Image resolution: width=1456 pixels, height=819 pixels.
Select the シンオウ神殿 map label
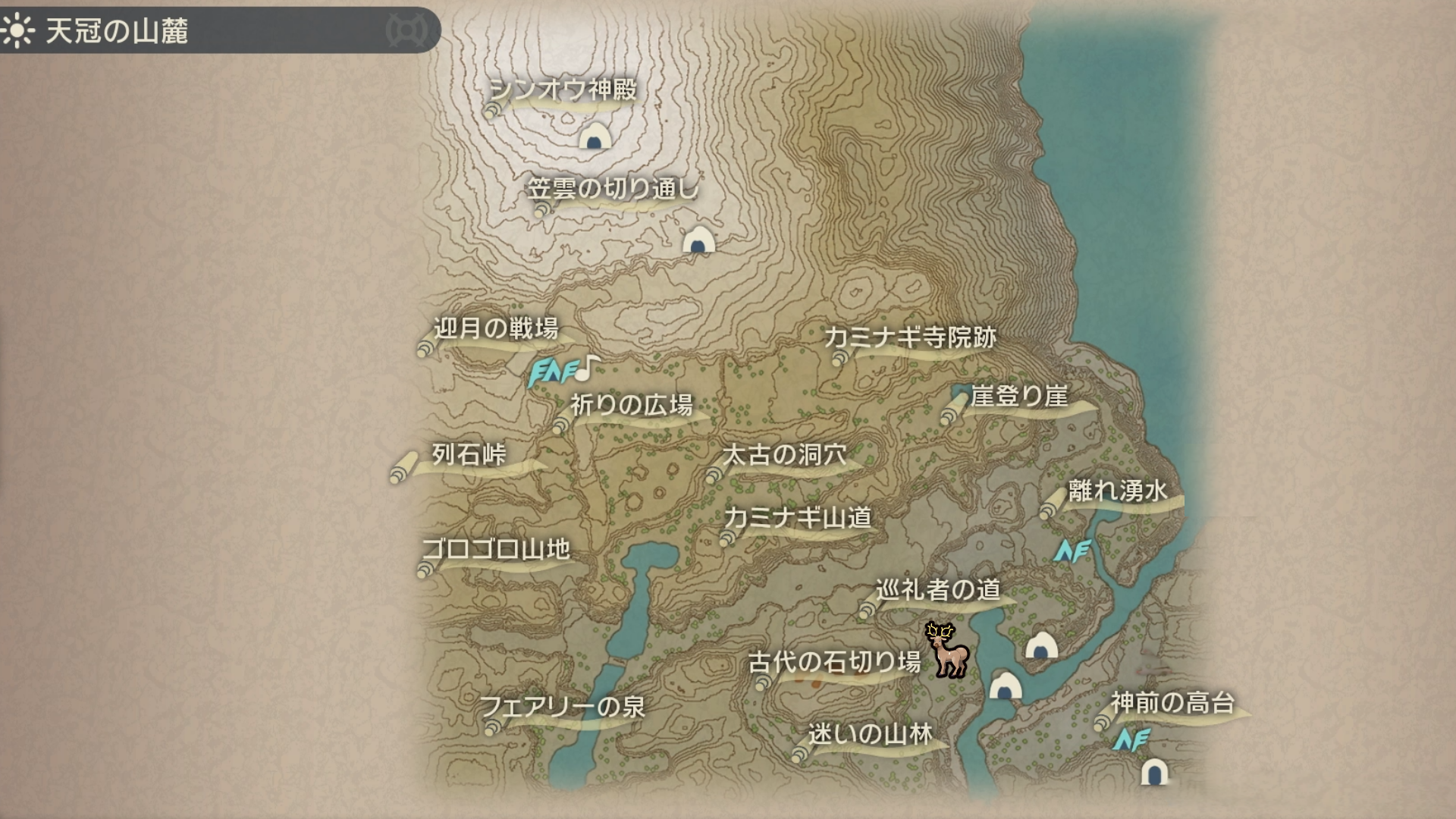pyautogui.click(x=562, y=90)
